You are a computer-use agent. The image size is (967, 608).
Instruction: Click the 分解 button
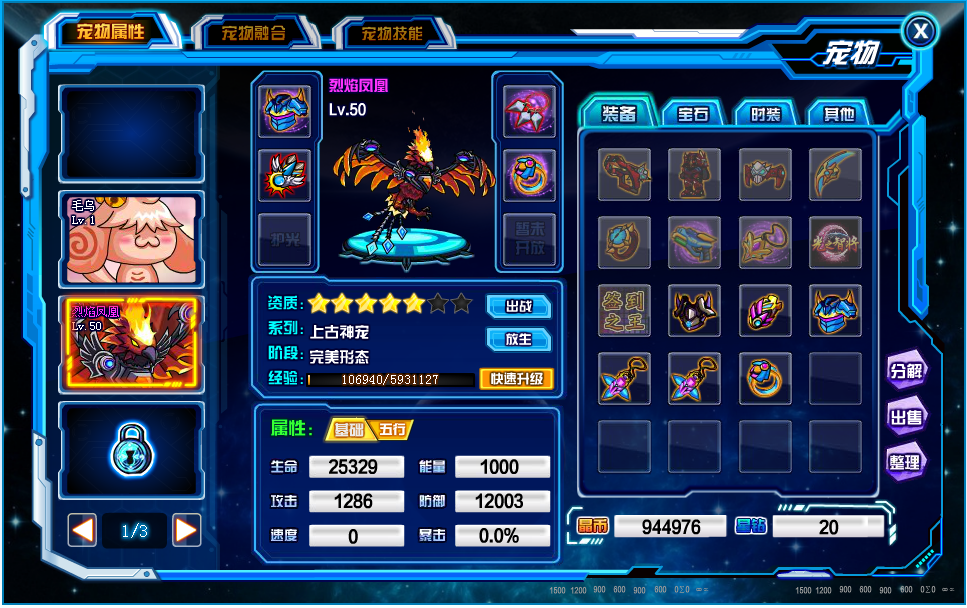pos(905,370)
